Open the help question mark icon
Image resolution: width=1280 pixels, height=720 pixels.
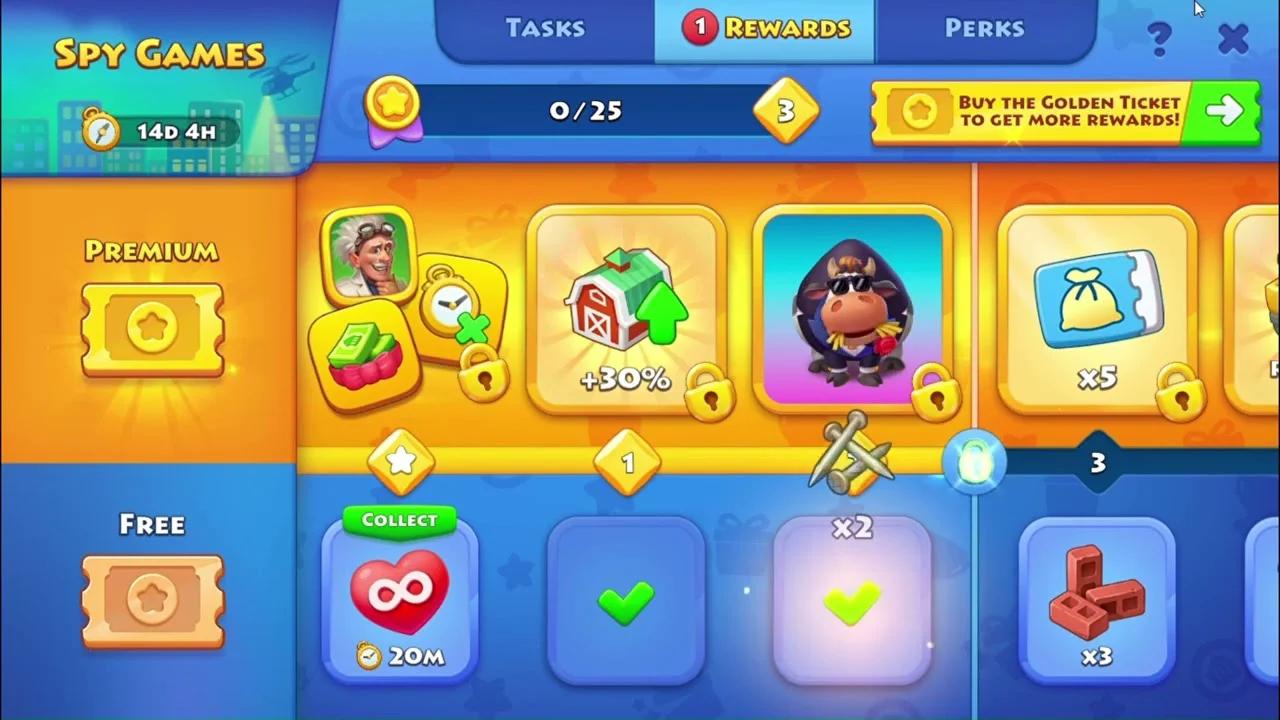click(1159, 38)
